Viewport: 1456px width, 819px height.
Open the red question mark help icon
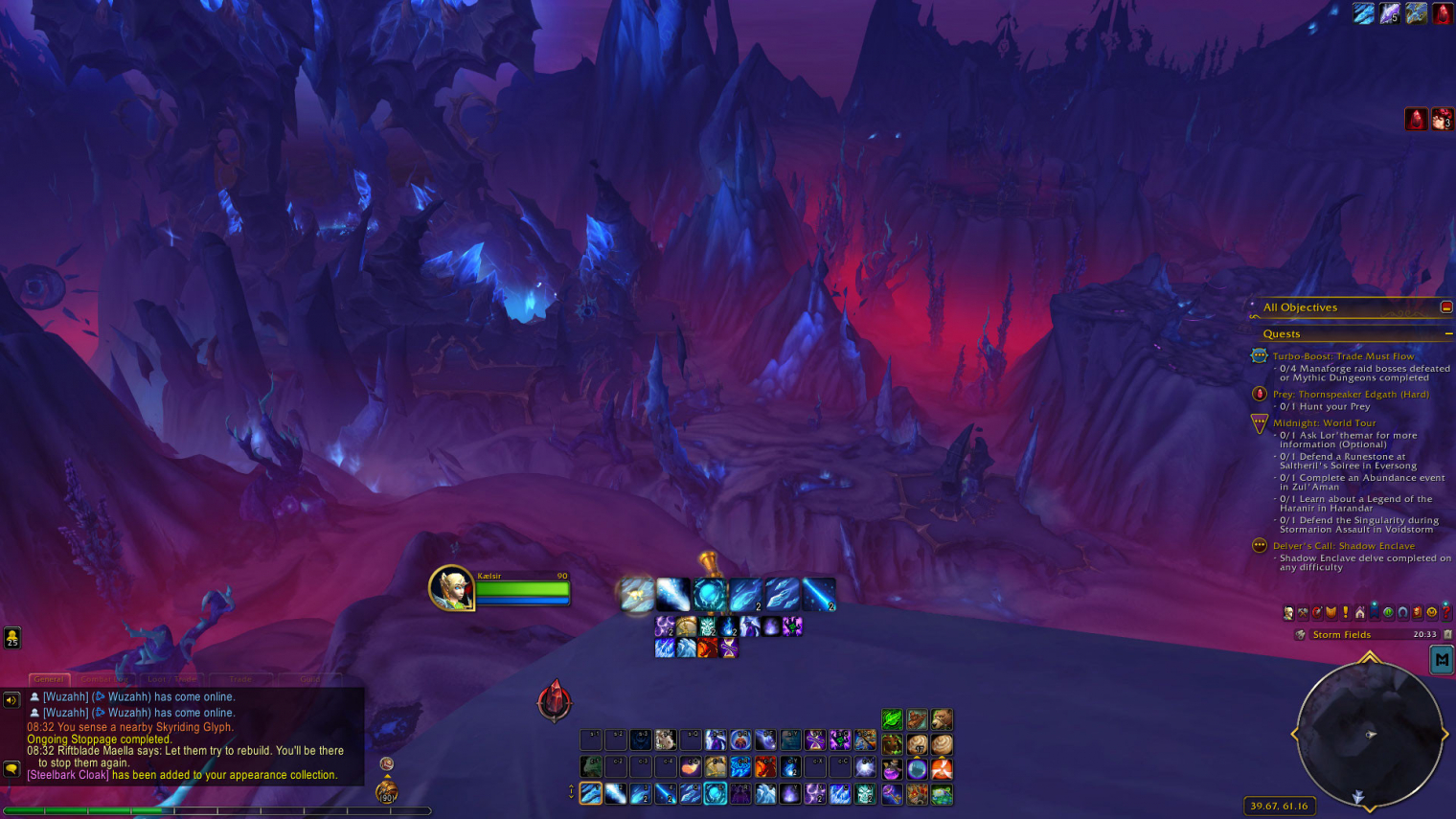tap(1446, 612)
